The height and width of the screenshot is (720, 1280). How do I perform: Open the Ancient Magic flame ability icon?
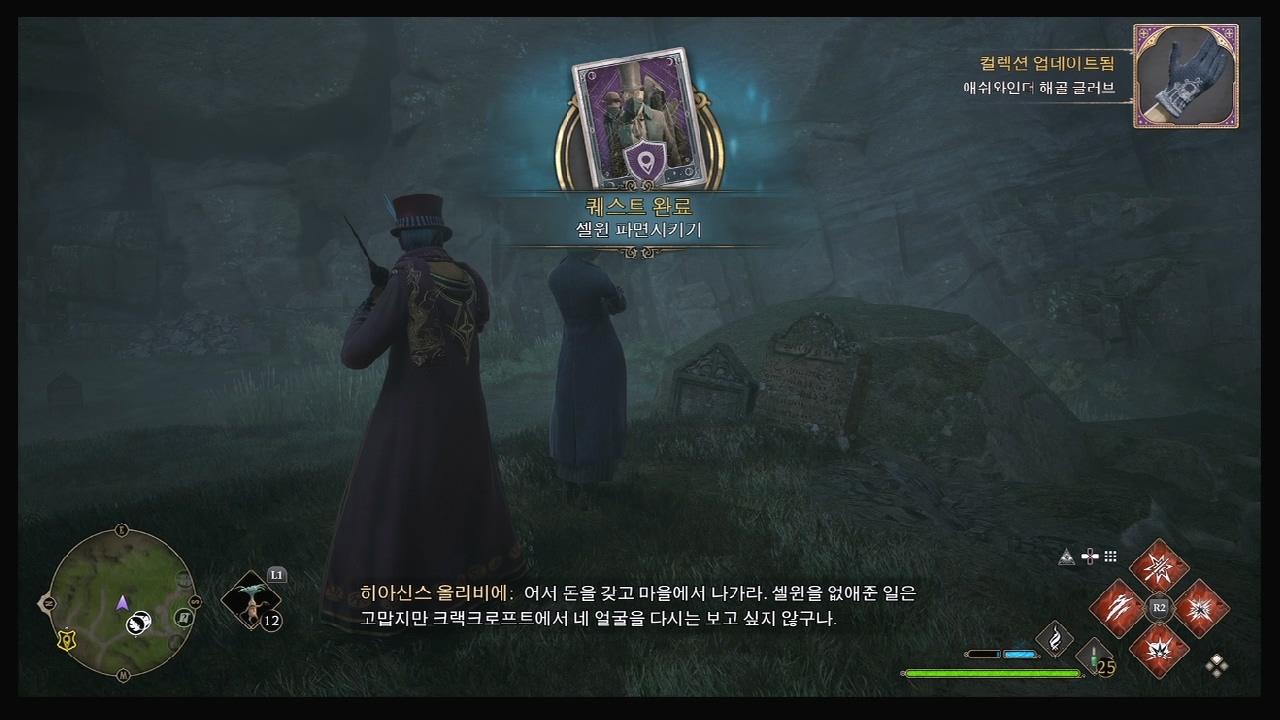[1054, 639]
